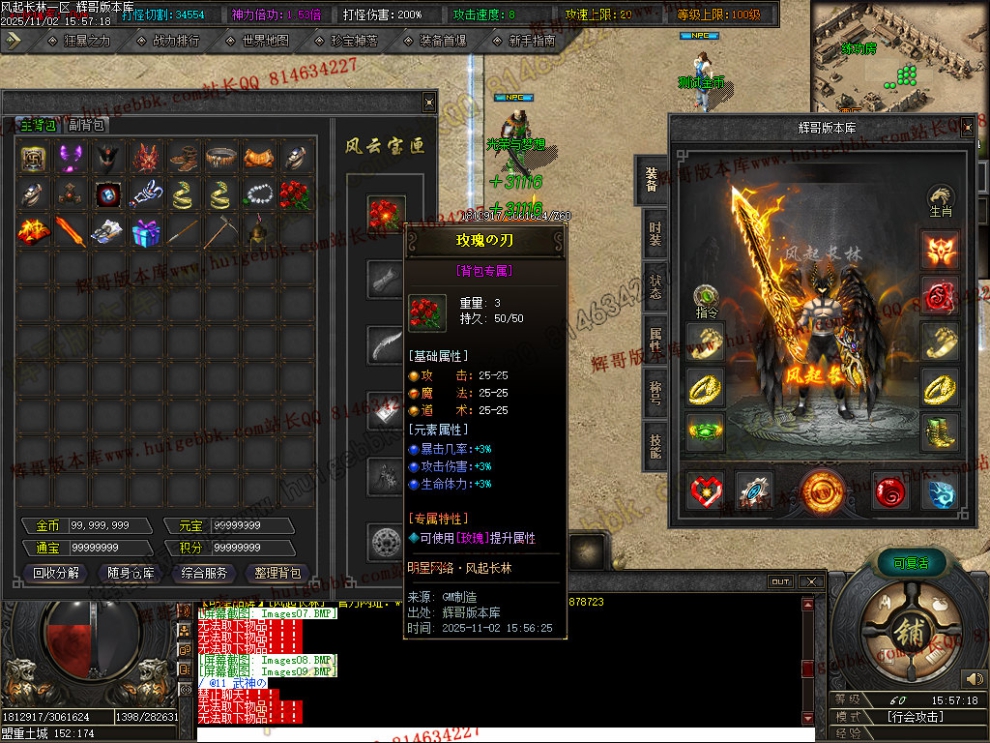The width and height of the screenshot is (990, 743).
Task: Sort the bag with 整理背包
Action: coord(278,573)
